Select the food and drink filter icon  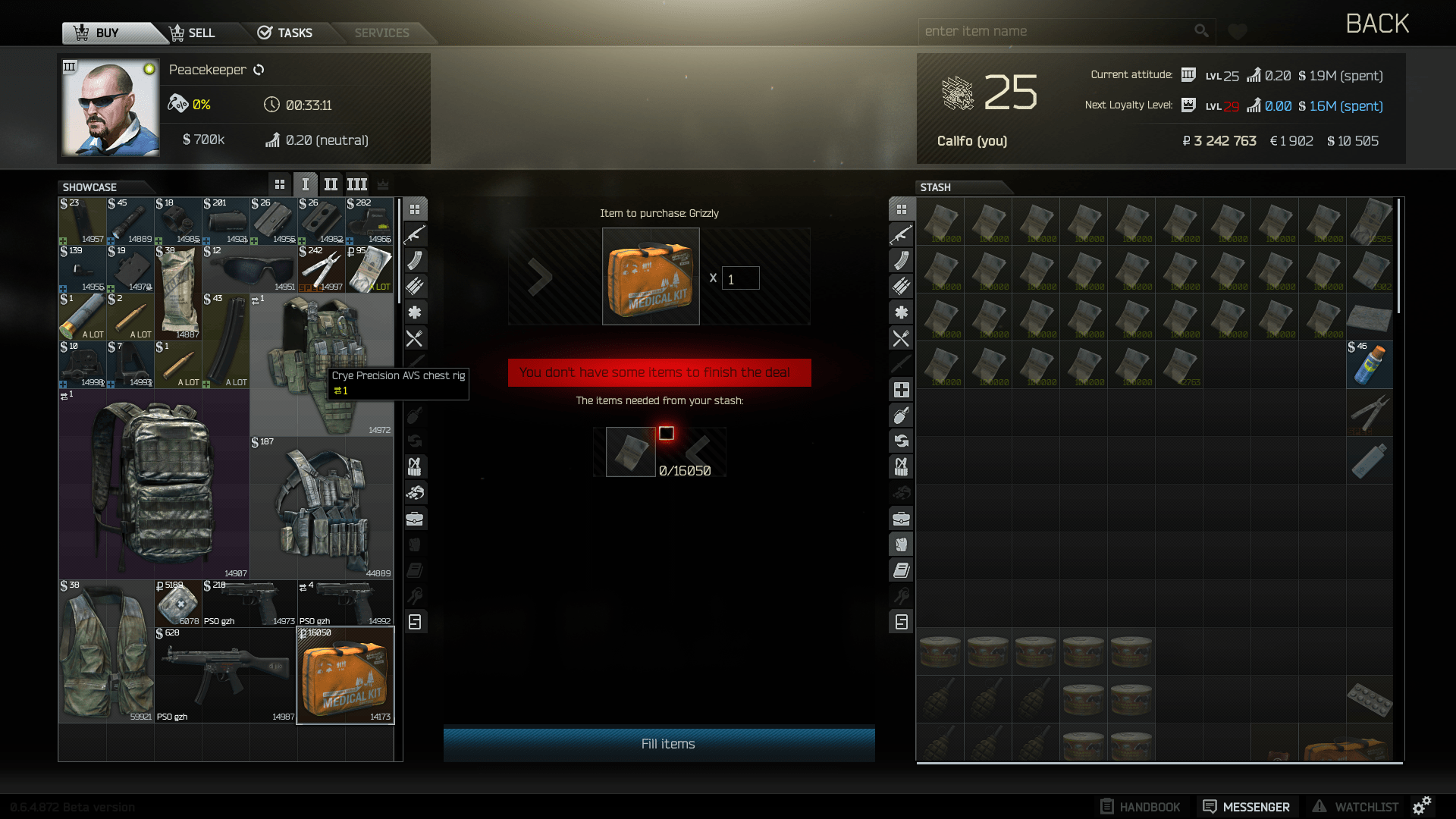click(x=415, y=339)
